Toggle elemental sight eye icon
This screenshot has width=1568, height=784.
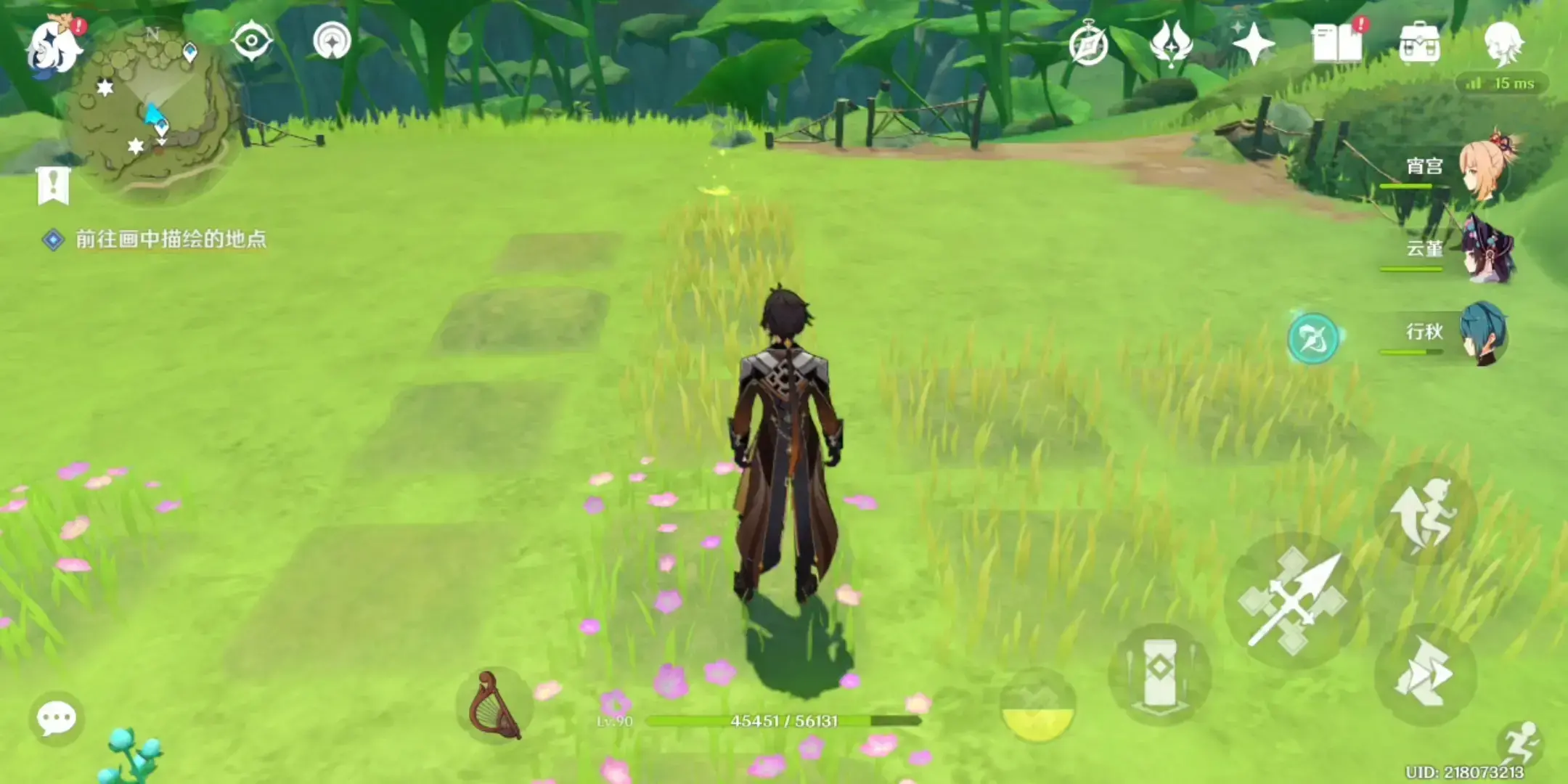[252, 41]
